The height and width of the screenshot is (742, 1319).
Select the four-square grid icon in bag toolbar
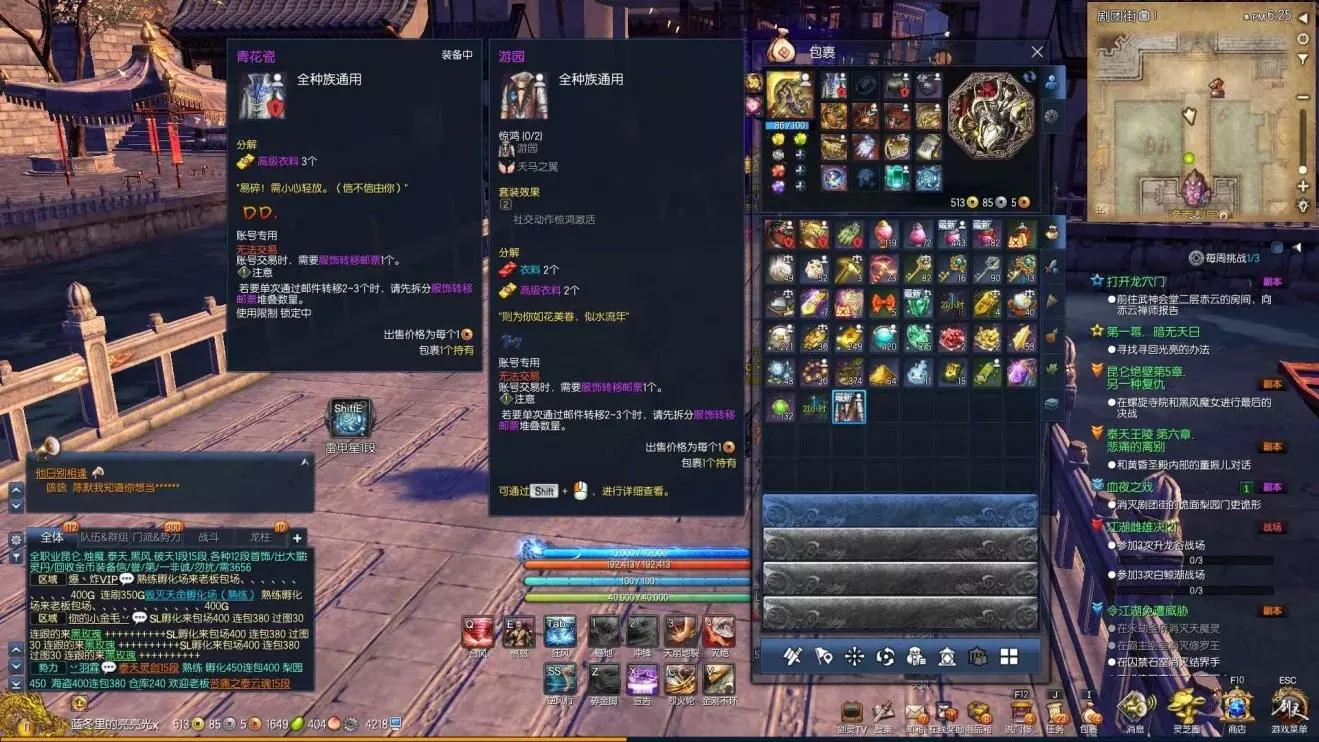point(1009,657)
